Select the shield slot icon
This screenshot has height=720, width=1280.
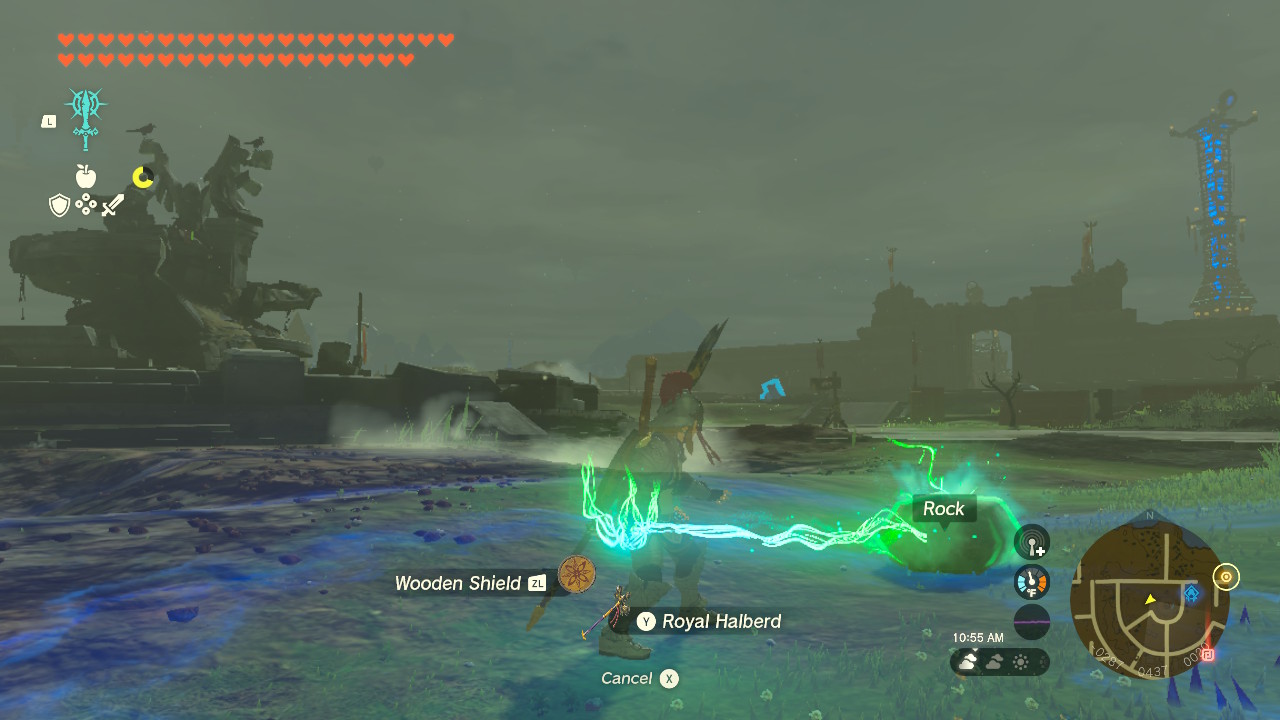[x=60, y=204]
